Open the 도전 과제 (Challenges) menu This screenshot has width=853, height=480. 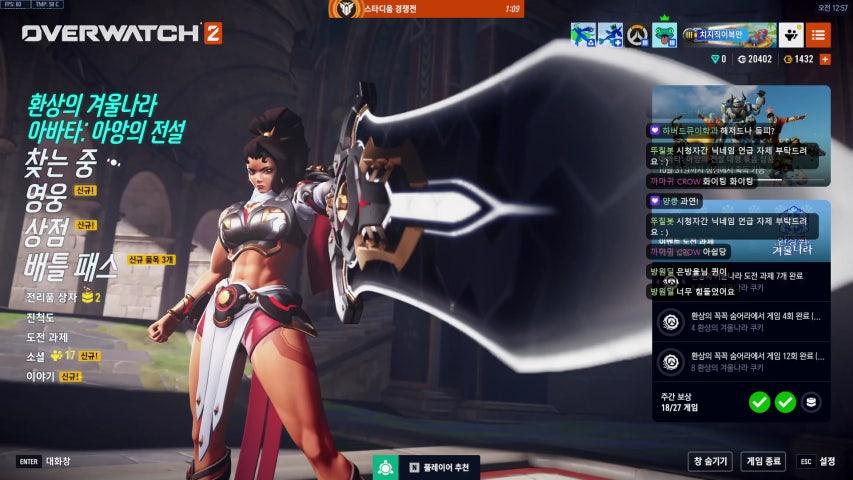tap(50, 336)
